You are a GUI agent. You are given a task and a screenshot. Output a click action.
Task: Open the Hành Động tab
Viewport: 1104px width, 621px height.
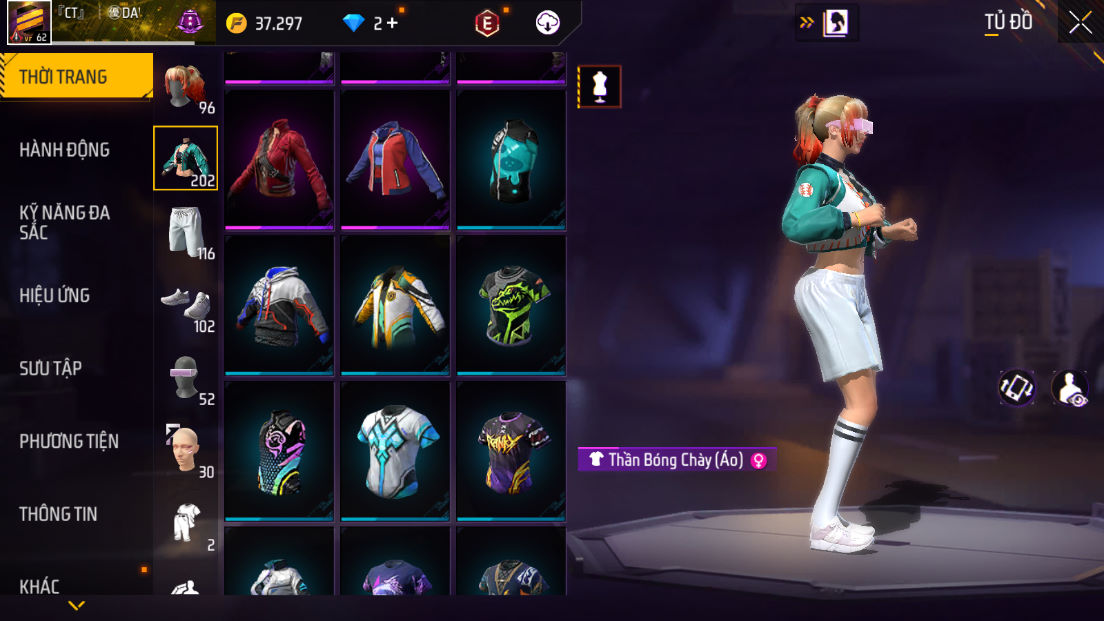(x=65, y=150)
